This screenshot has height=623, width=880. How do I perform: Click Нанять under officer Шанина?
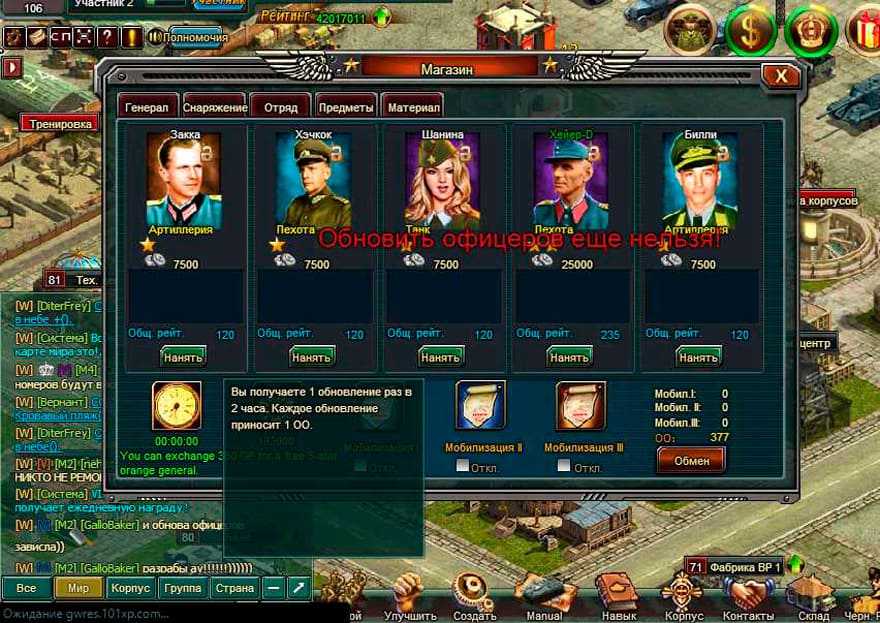(x=441, y=356)
